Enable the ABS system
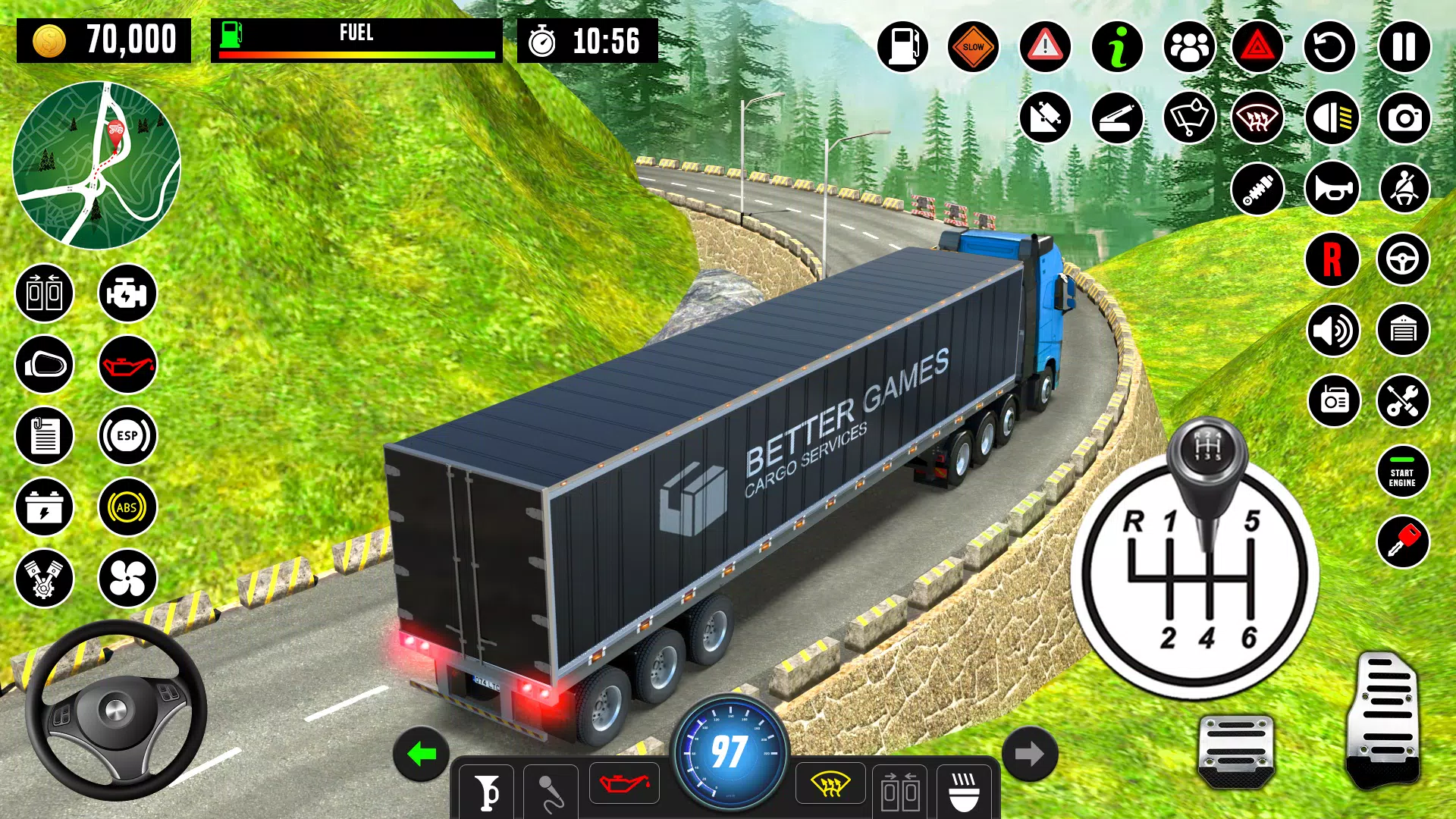 pos(127,507)
